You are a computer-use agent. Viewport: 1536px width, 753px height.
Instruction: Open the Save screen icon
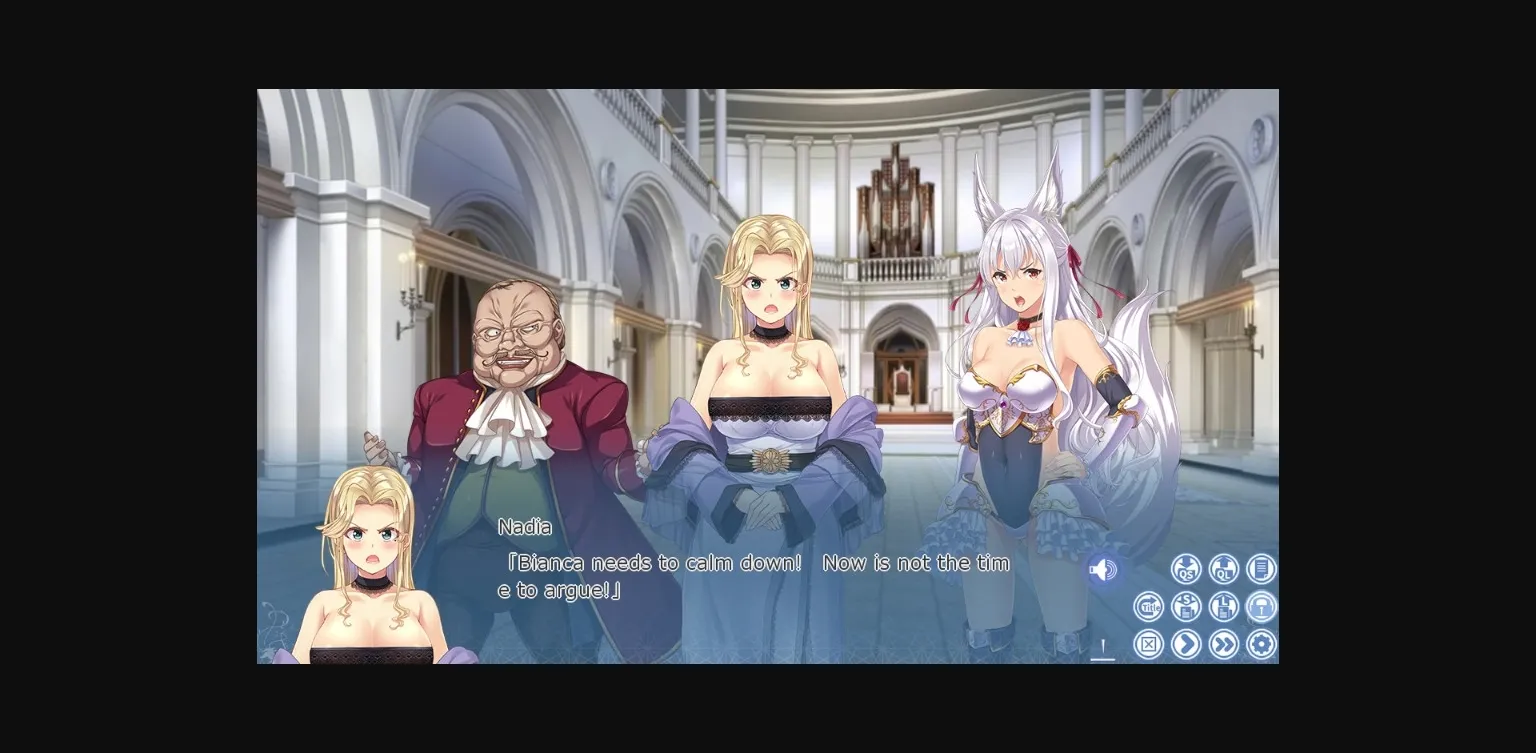[1186, 606]
